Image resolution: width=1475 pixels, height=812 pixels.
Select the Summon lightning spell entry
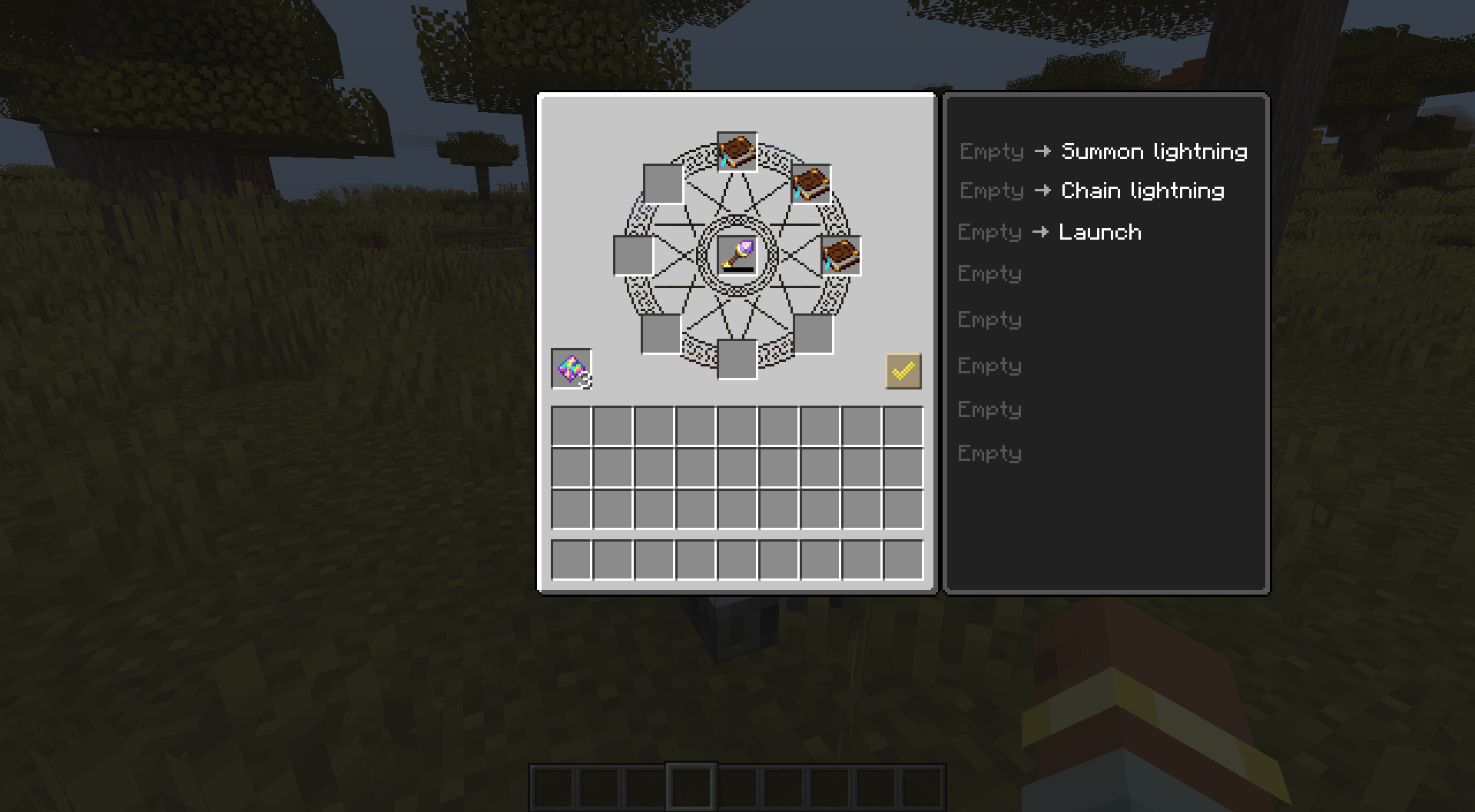1152,151
